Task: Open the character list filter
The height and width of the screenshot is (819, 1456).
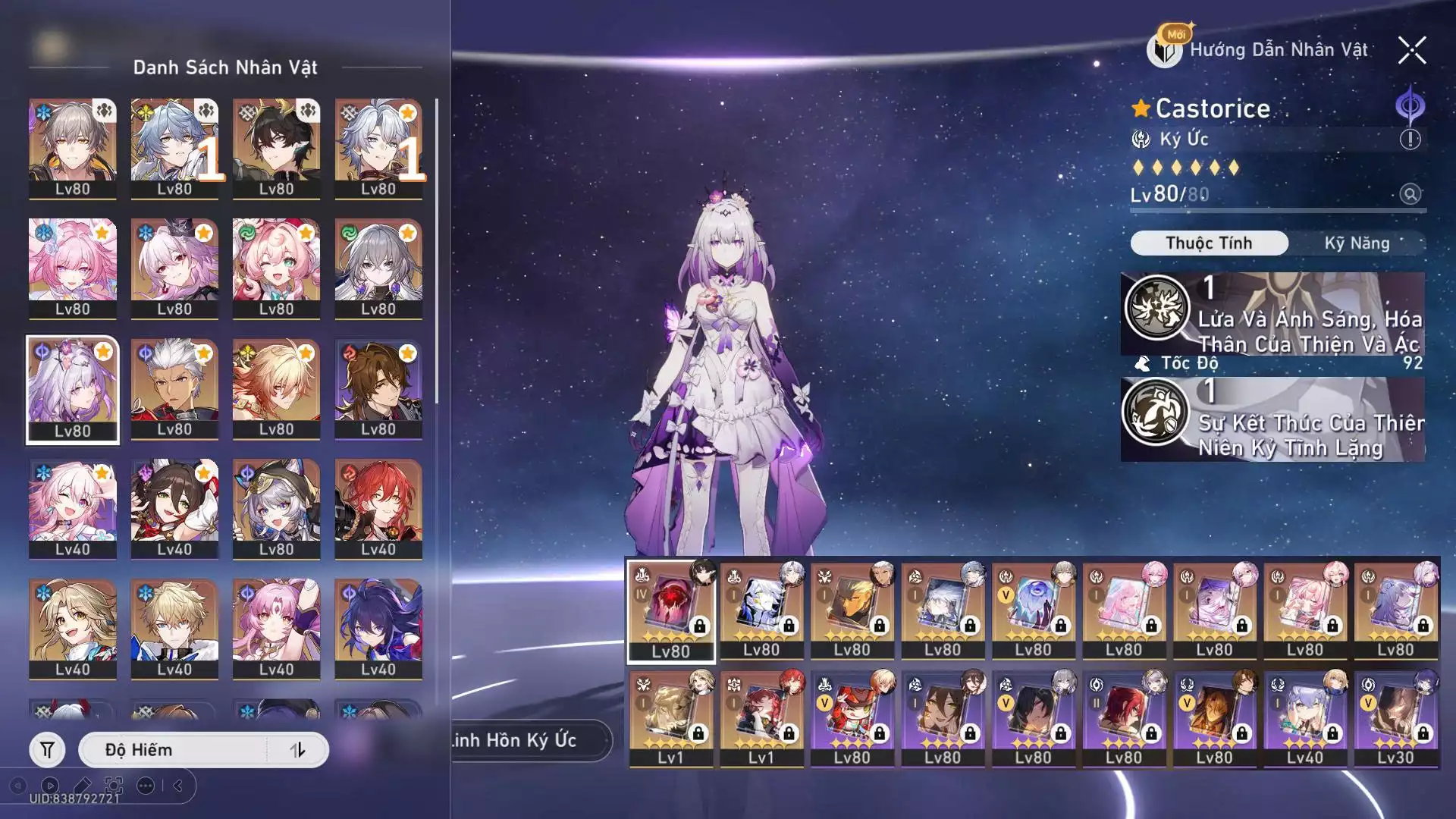Action: pos(47,750)
